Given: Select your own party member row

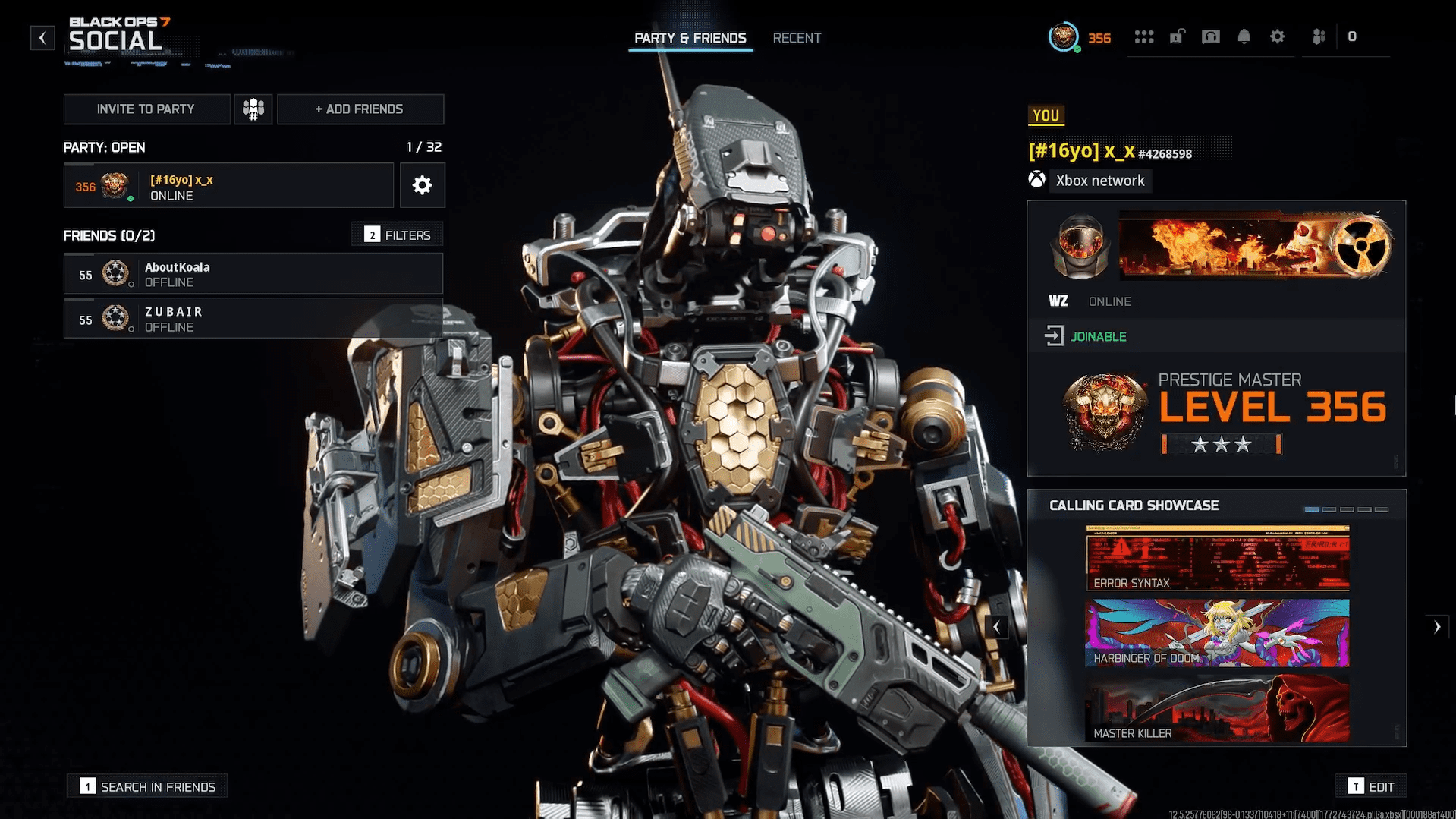Looking at the screenshot, I should pyautogui.click(x=228, y=187).
